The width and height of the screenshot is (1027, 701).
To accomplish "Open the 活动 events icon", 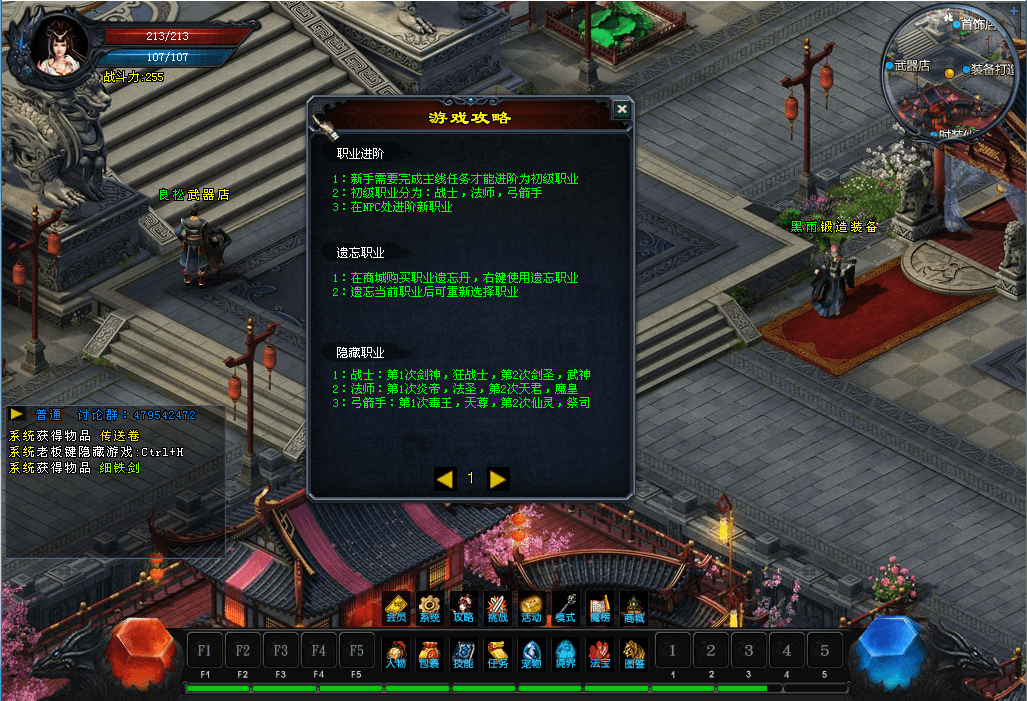I will (531, 608).
